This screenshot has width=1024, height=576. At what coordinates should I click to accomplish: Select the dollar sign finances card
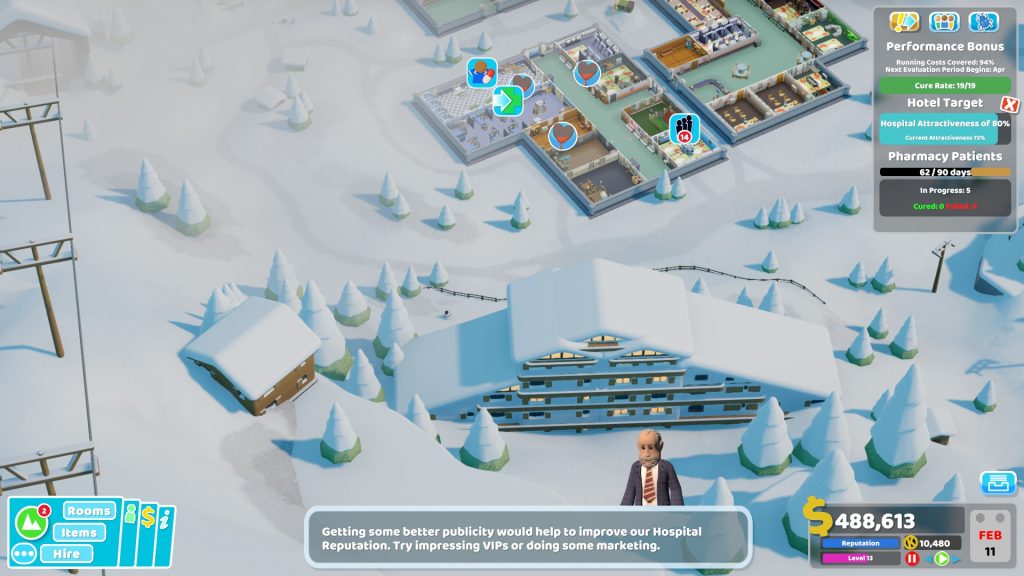pyautogui.click(x=148, y=516)
